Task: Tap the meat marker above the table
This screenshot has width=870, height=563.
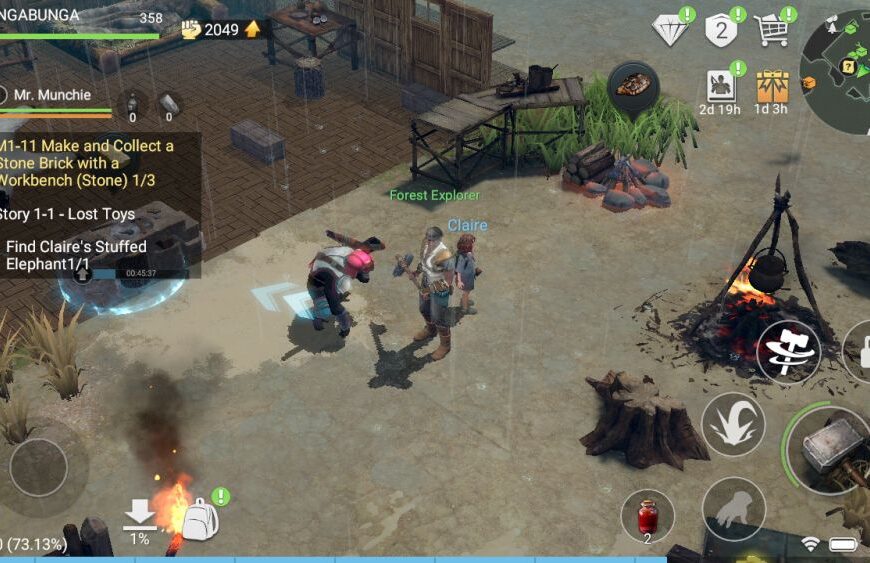Action: (x=633, y=86)
